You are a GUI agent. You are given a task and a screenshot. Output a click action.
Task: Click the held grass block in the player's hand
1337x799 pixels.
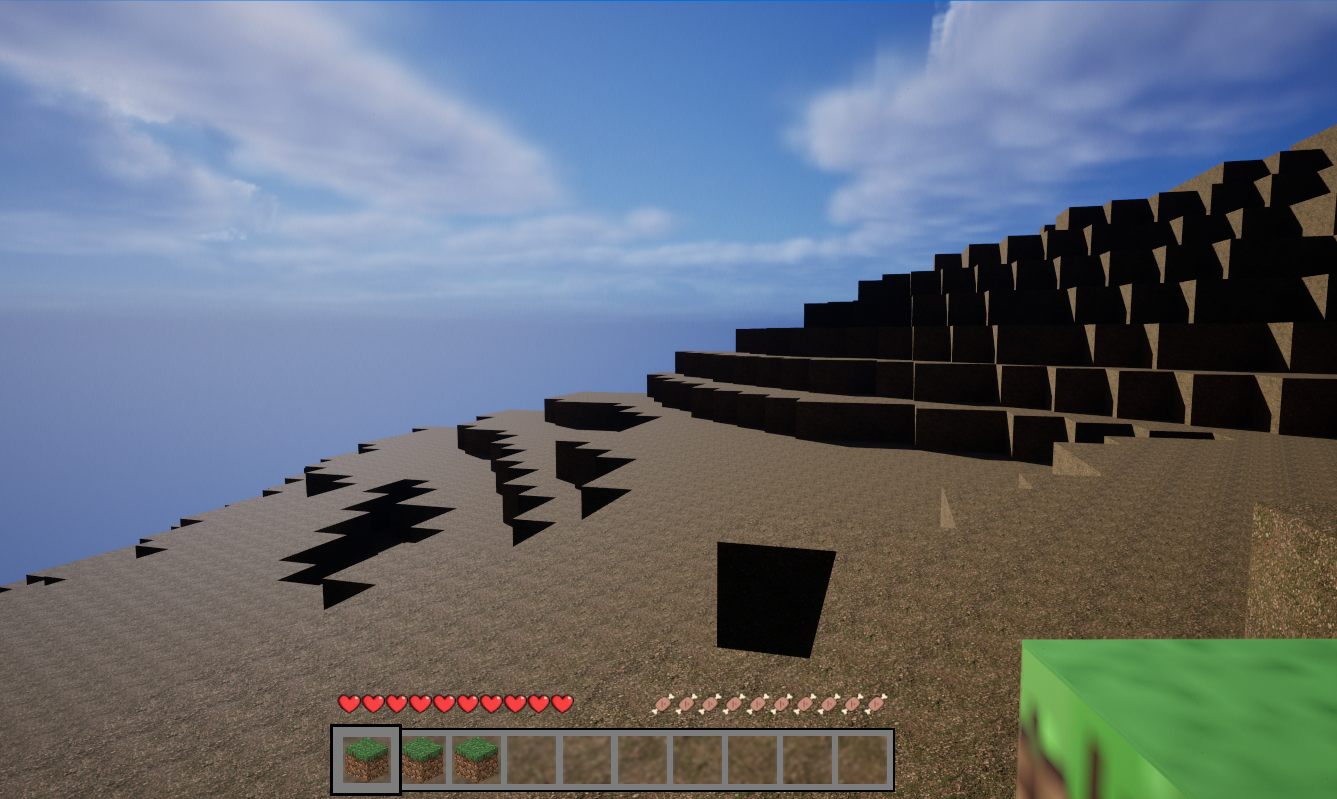1180,720
